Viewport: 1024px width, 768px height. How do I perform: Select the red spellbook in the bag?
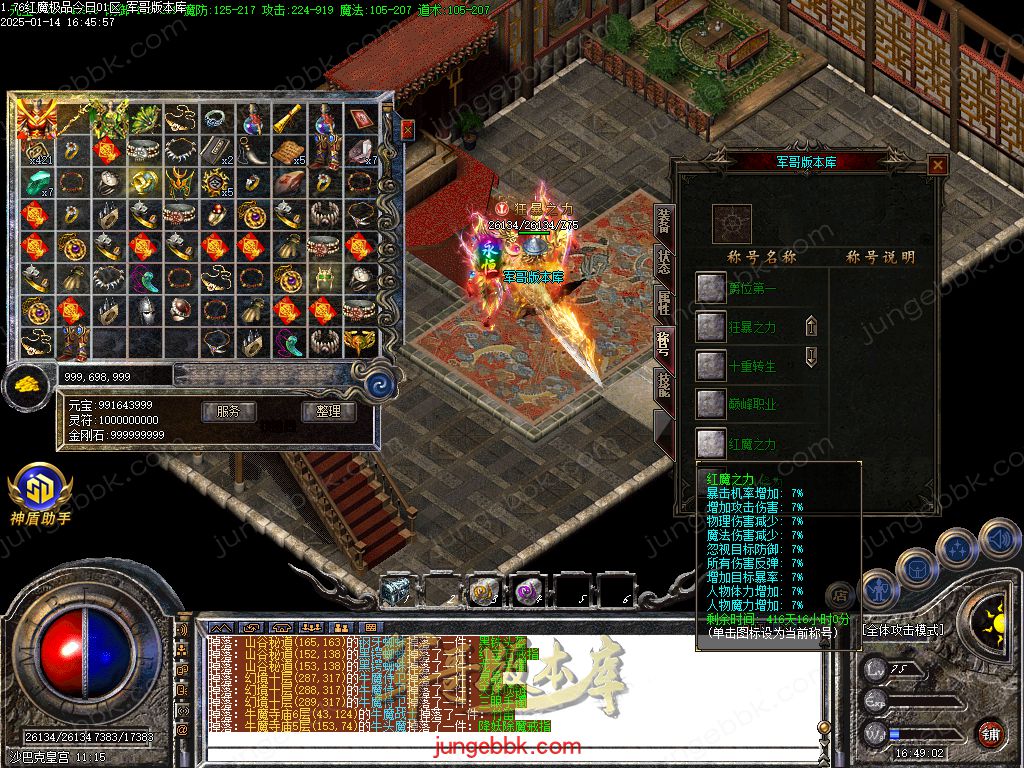pos(360,121)
